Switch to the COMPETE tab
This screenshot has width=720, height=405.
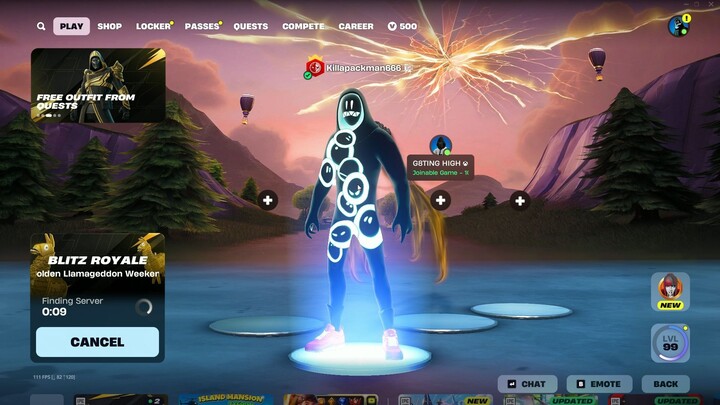pyautogui.click(x=303, y=27)
